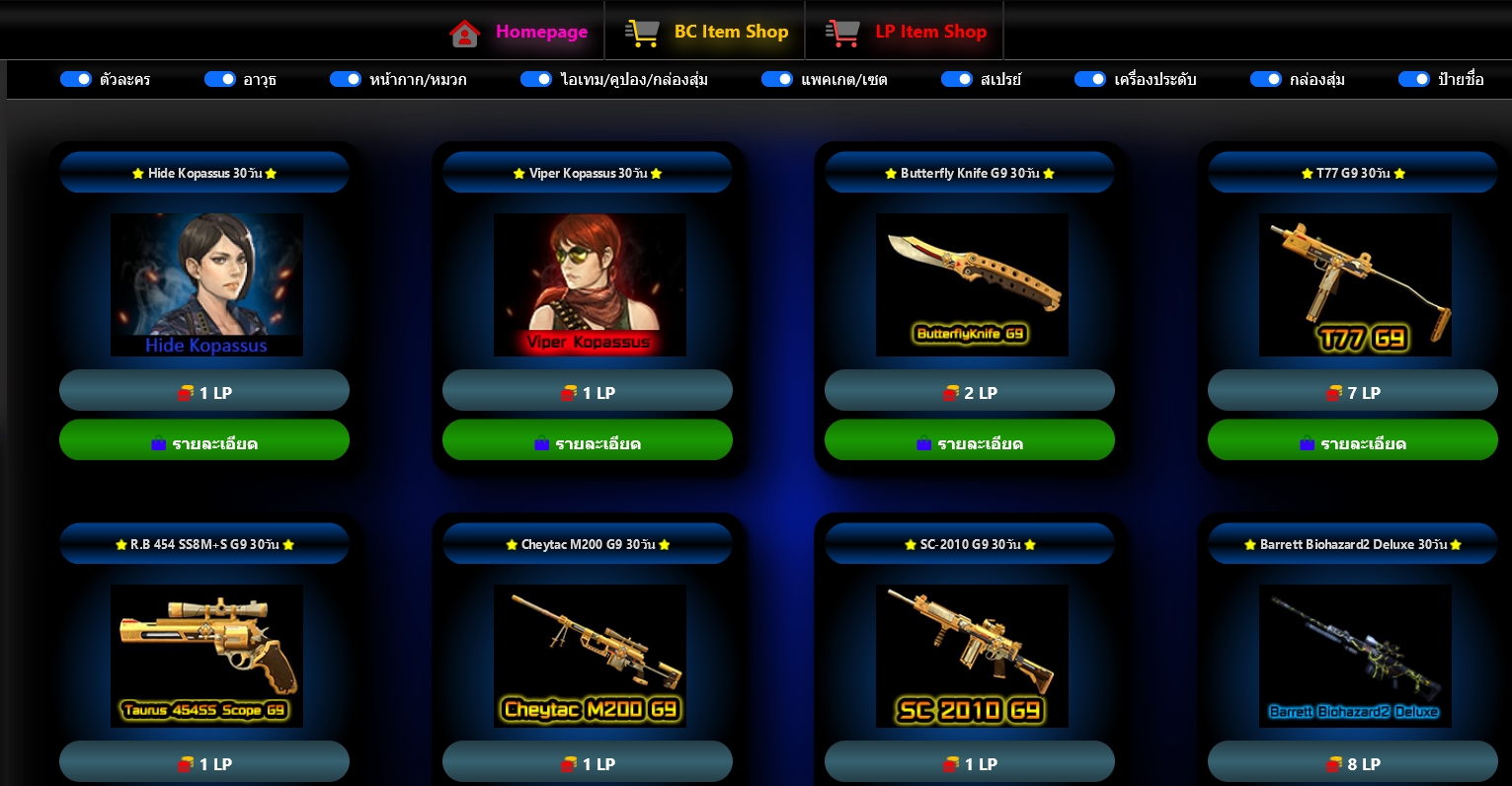Screen dimensions: 1512x786
Task: Toggle the ไอเทม/คูปอง/กล่องสุ่ม filter
Action: pos(536,79)
